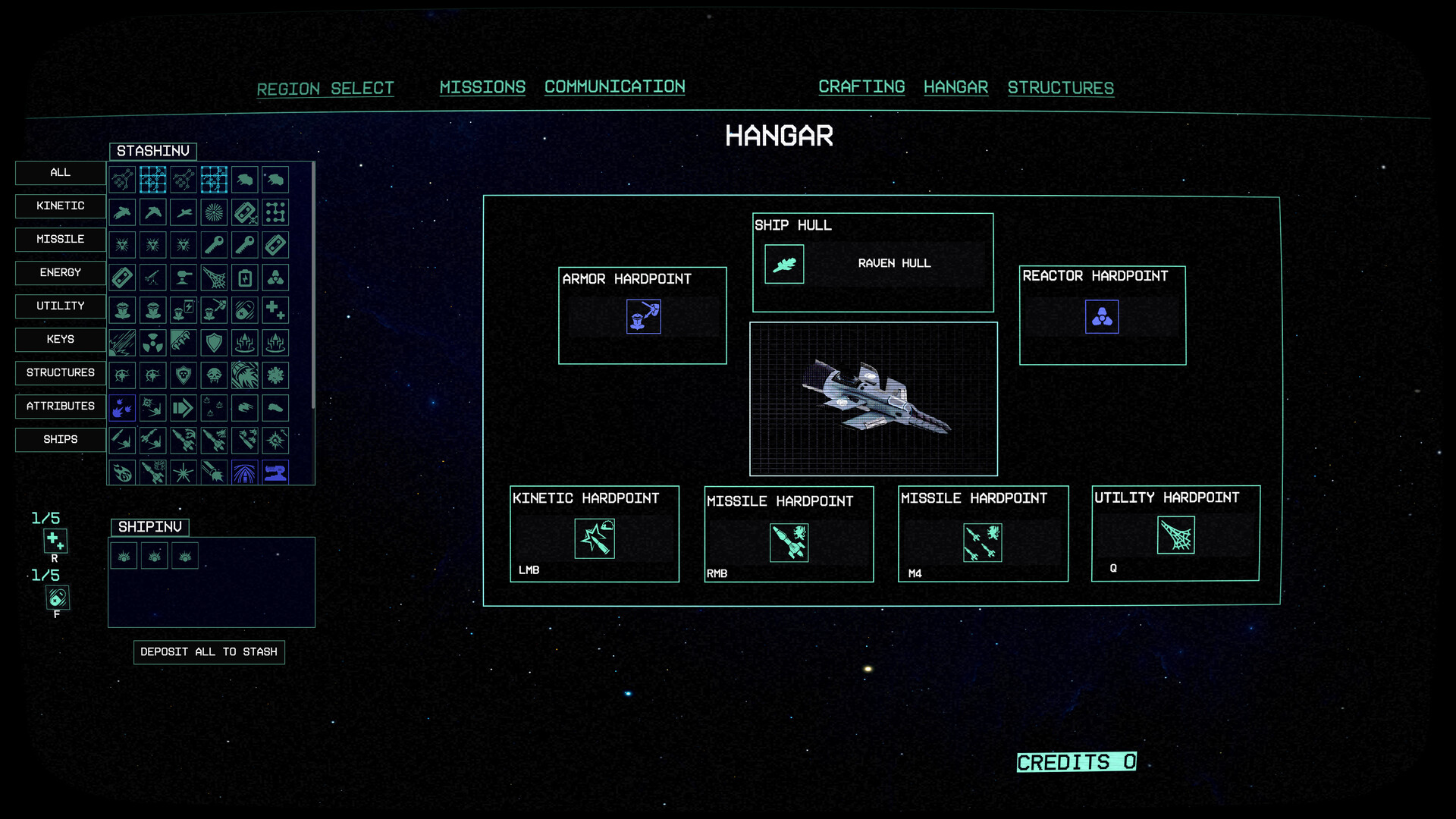Choose the kinetic hardpoint weapon slot
This screenshot has width=1456, height=819.
[x=595, y=538]
